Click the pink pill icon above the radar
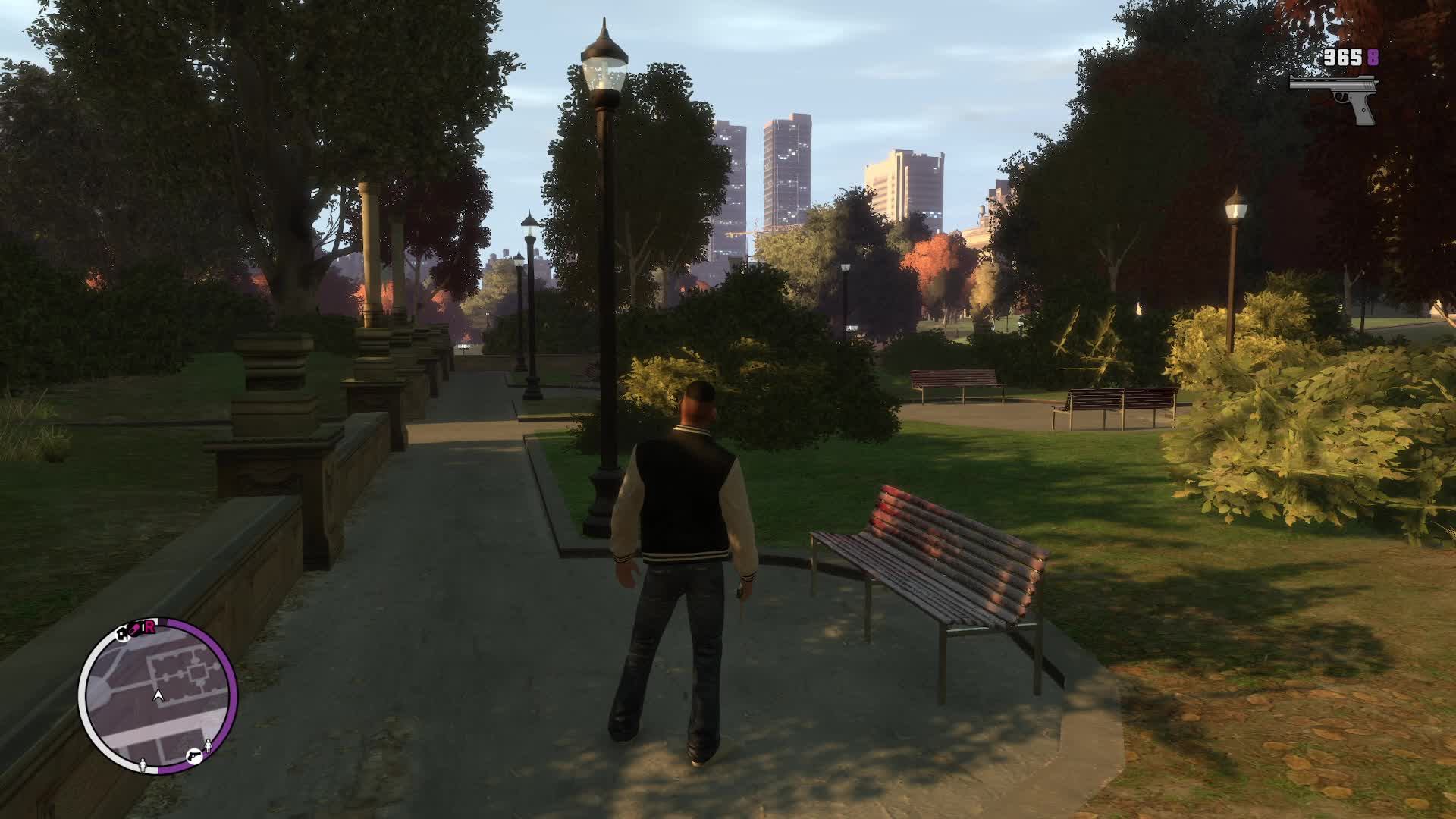1456x819 pixels. tap(136, 628)
